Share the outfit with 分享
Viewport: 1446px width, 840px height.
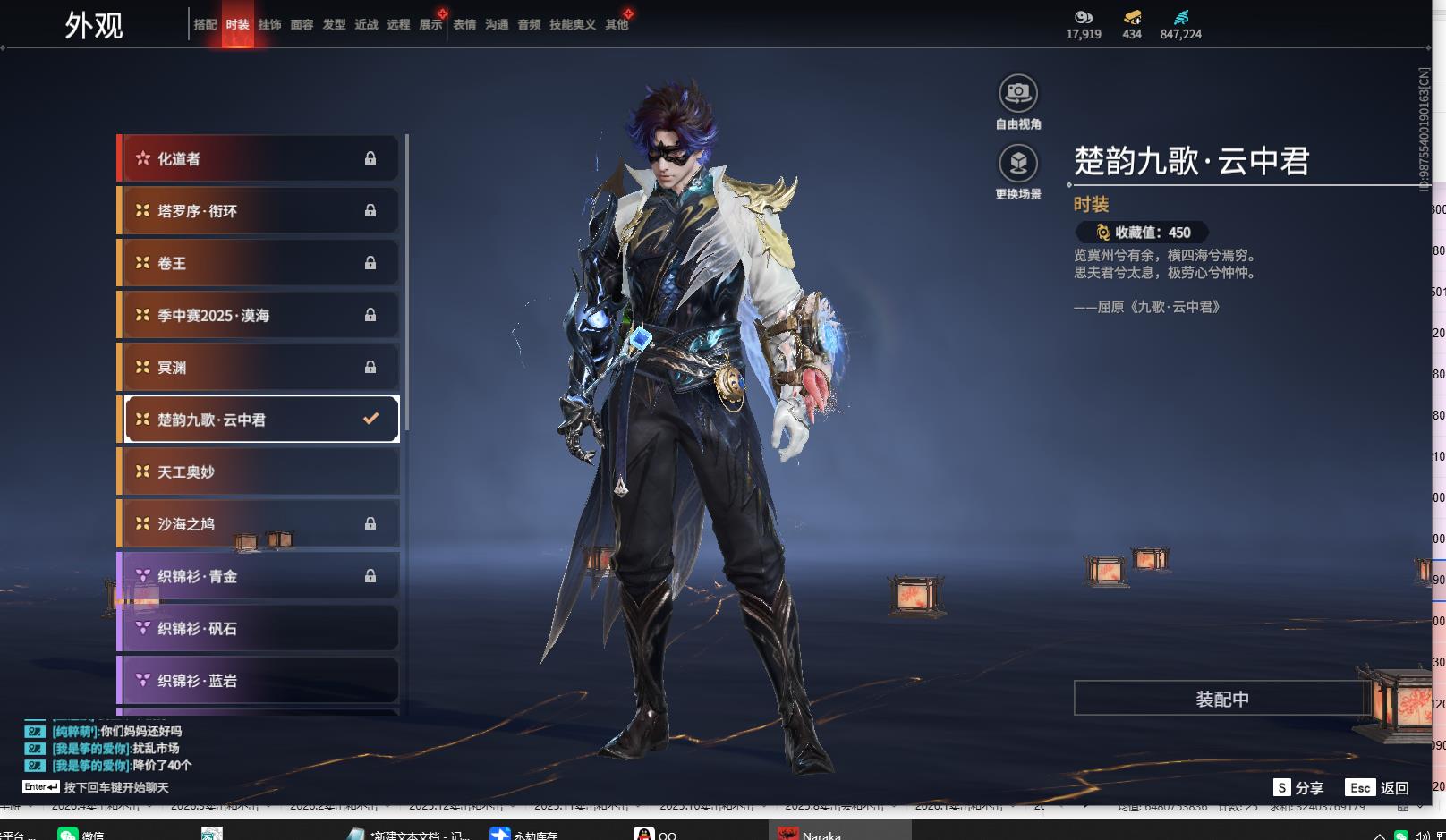1298,788
